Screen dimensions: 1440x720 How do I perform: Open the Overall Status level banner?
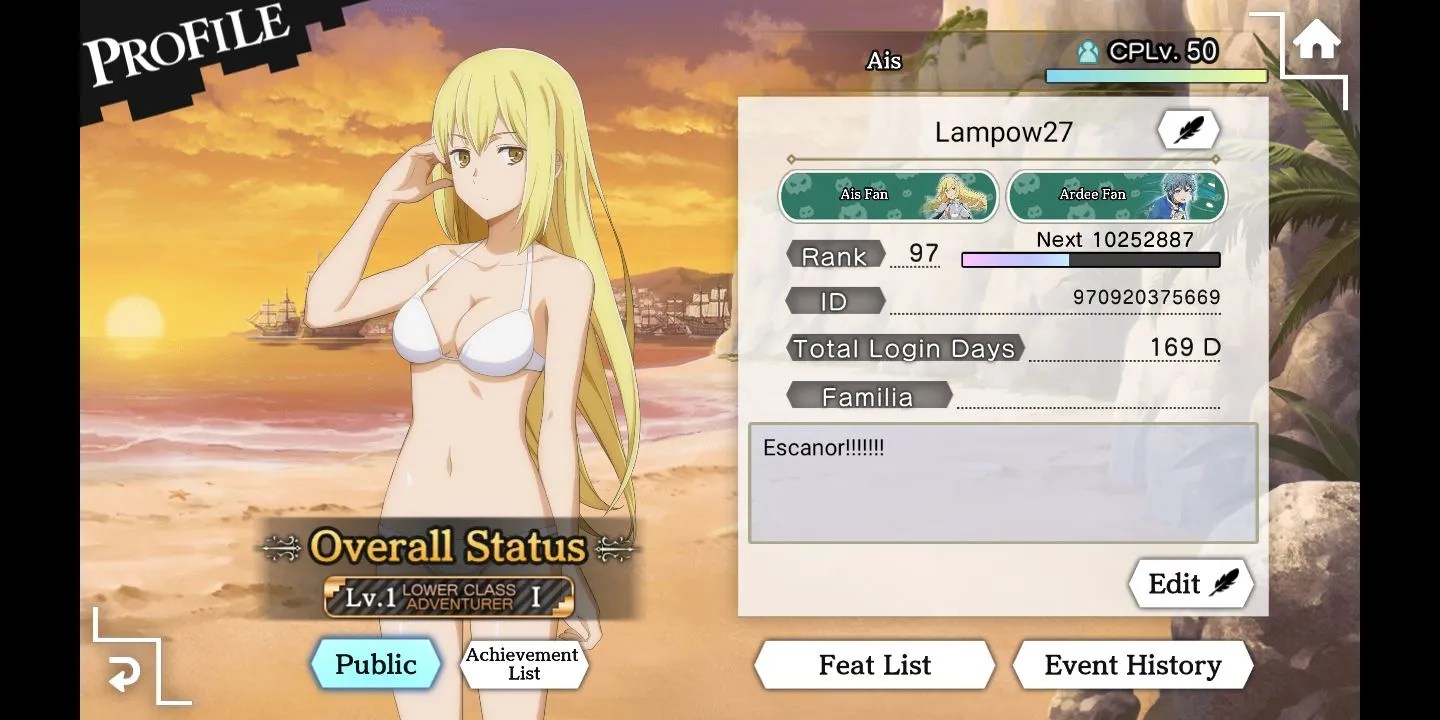click(449, 597)
